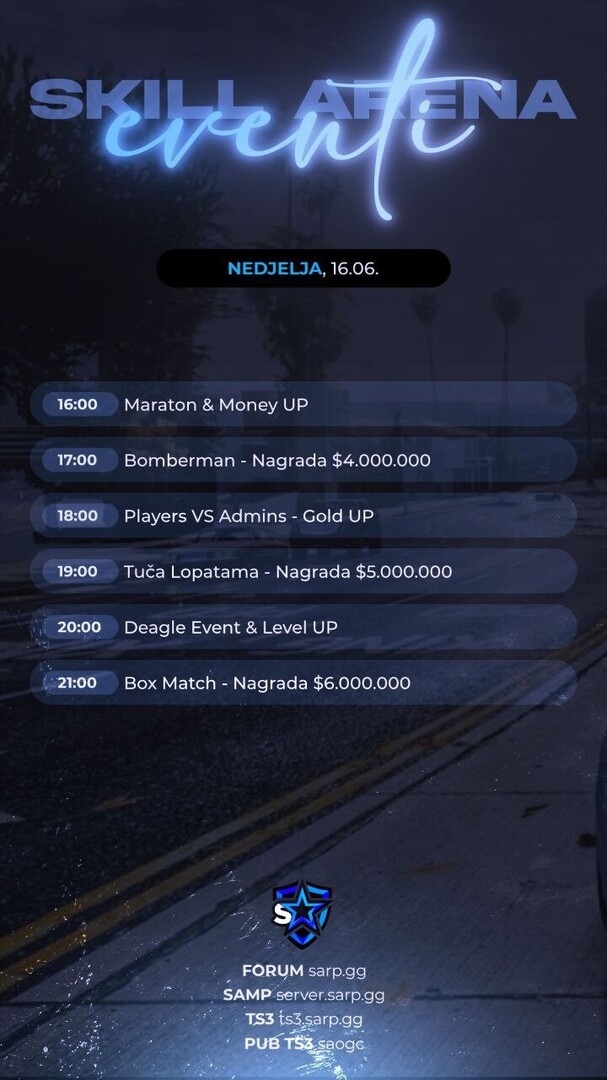Click the blue star shield logo
607x1080 pixels.
[302, 914]
